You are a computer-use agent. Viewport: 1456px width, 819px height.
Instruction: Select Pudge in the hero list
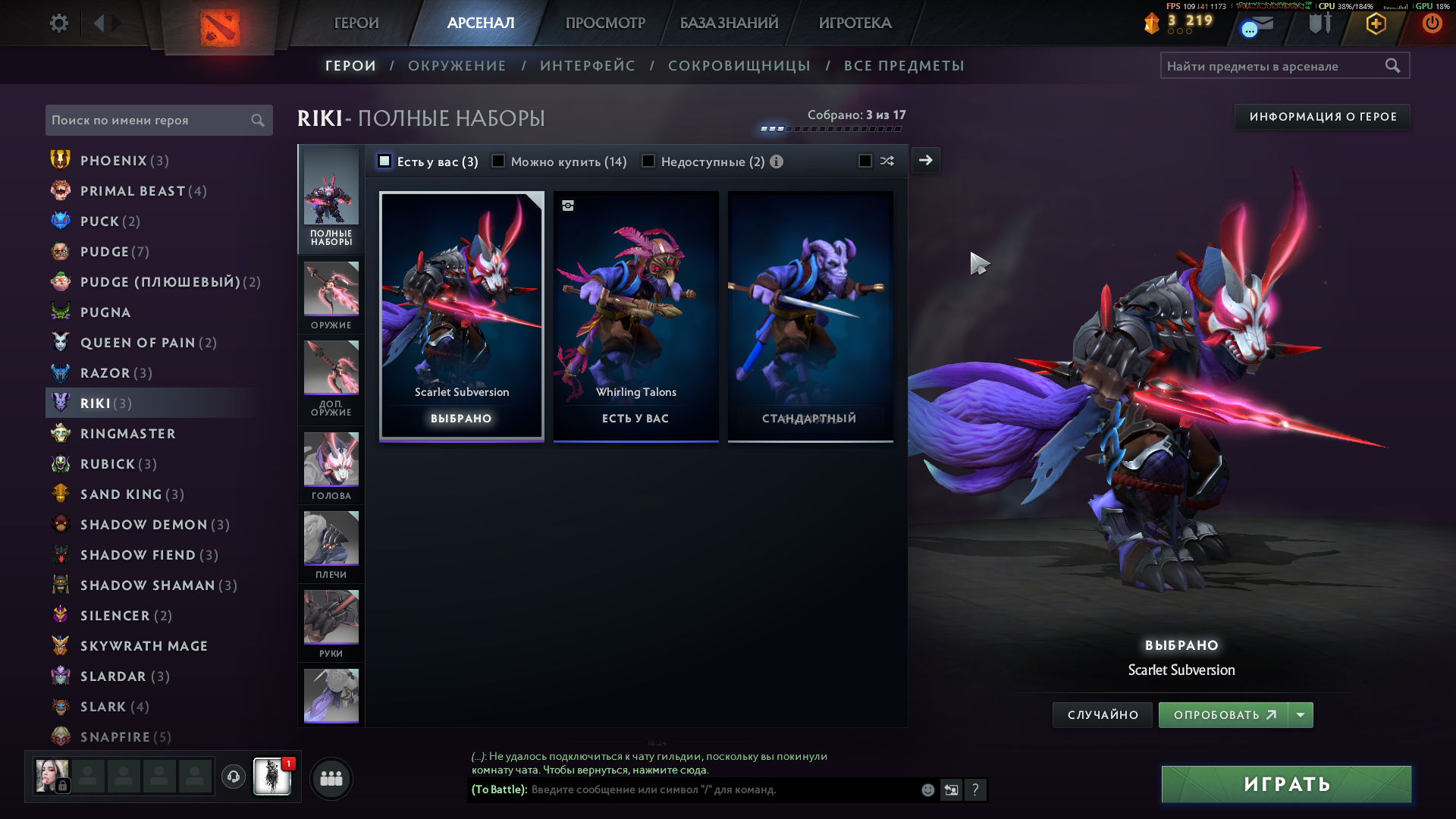105,252
